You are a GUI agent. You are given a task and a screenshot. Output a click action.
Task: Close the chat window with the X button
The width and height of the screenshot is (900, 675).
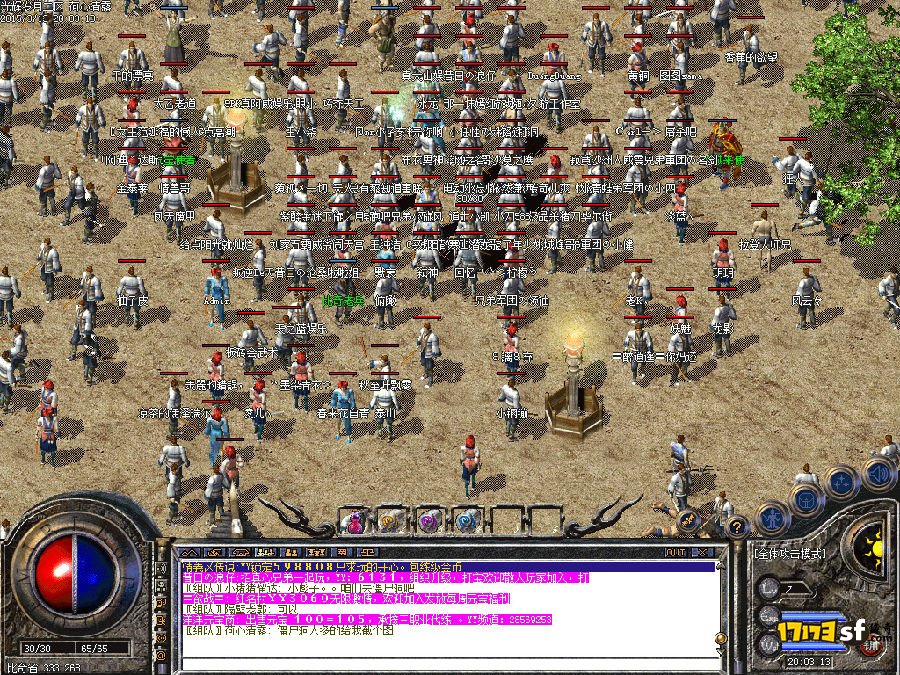click(706, 551)
